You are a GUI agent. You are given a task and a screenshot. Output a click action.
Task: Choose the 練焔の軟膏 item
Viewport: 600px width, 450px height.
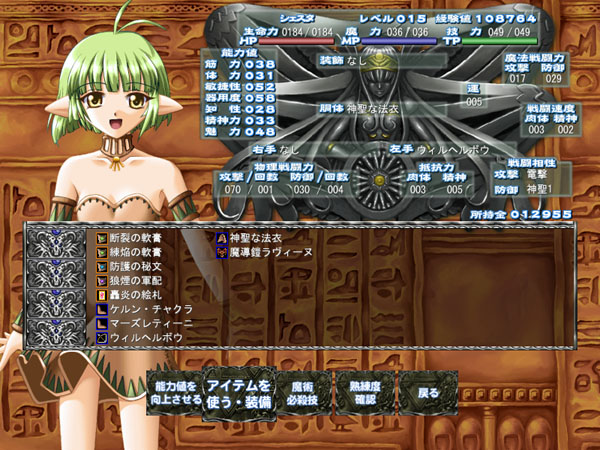(138, 253)
